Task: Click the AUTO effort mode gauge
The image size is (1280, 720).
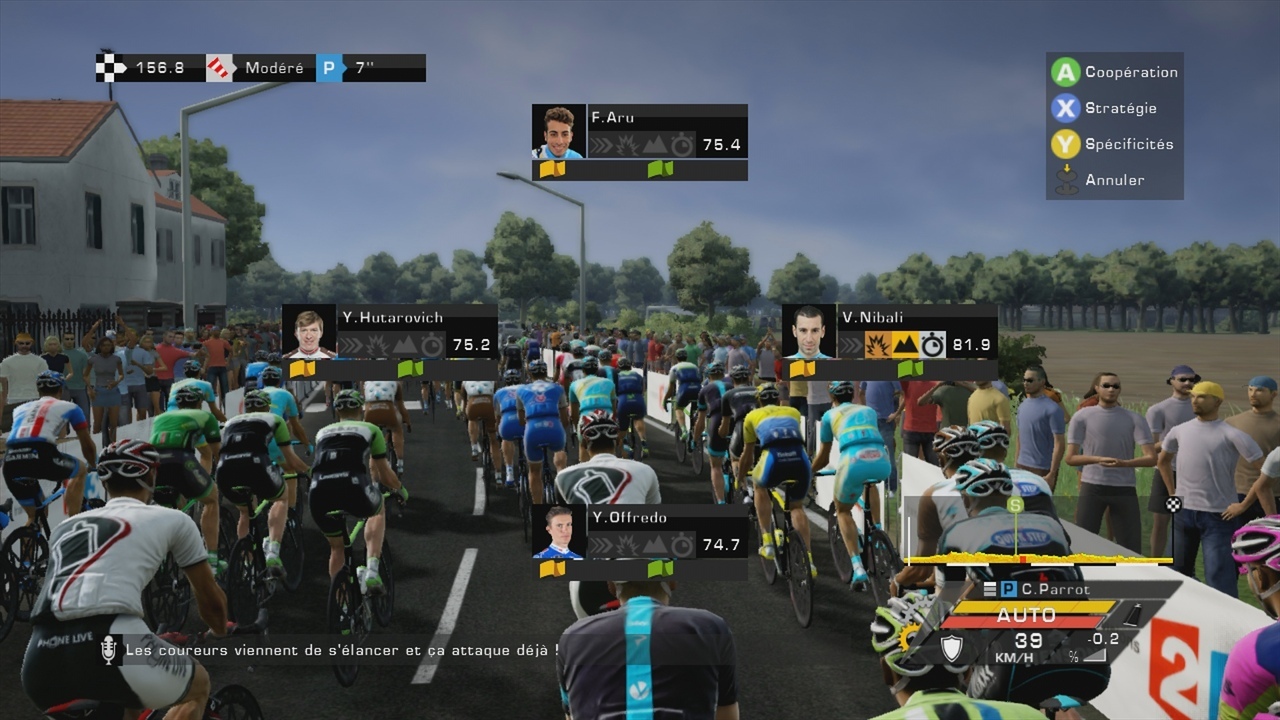Action: [x=1028, y=614]
